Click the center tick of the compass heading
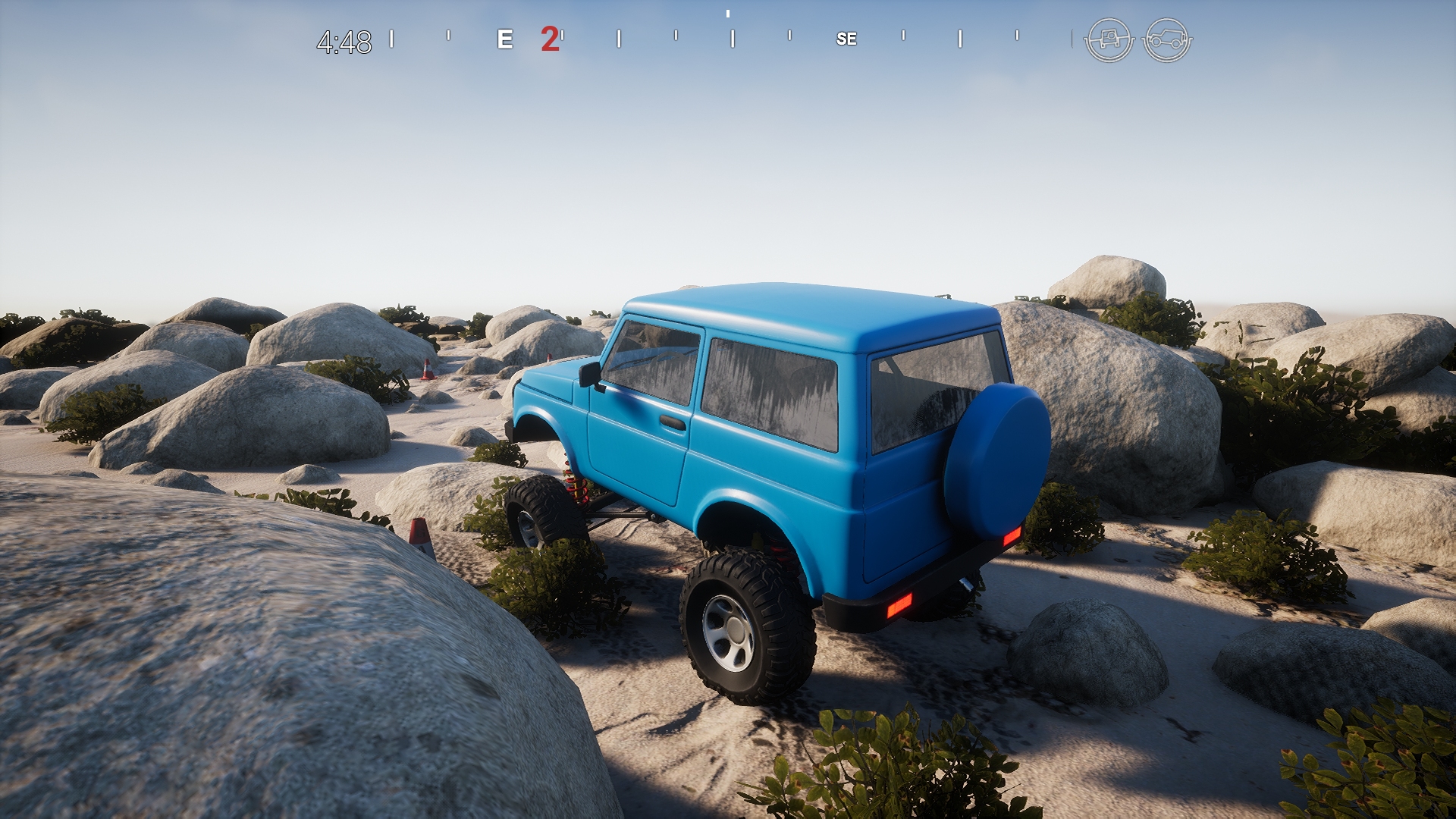Image resolution: width=1456 pixels, height=819 pixels. (728, 15)
